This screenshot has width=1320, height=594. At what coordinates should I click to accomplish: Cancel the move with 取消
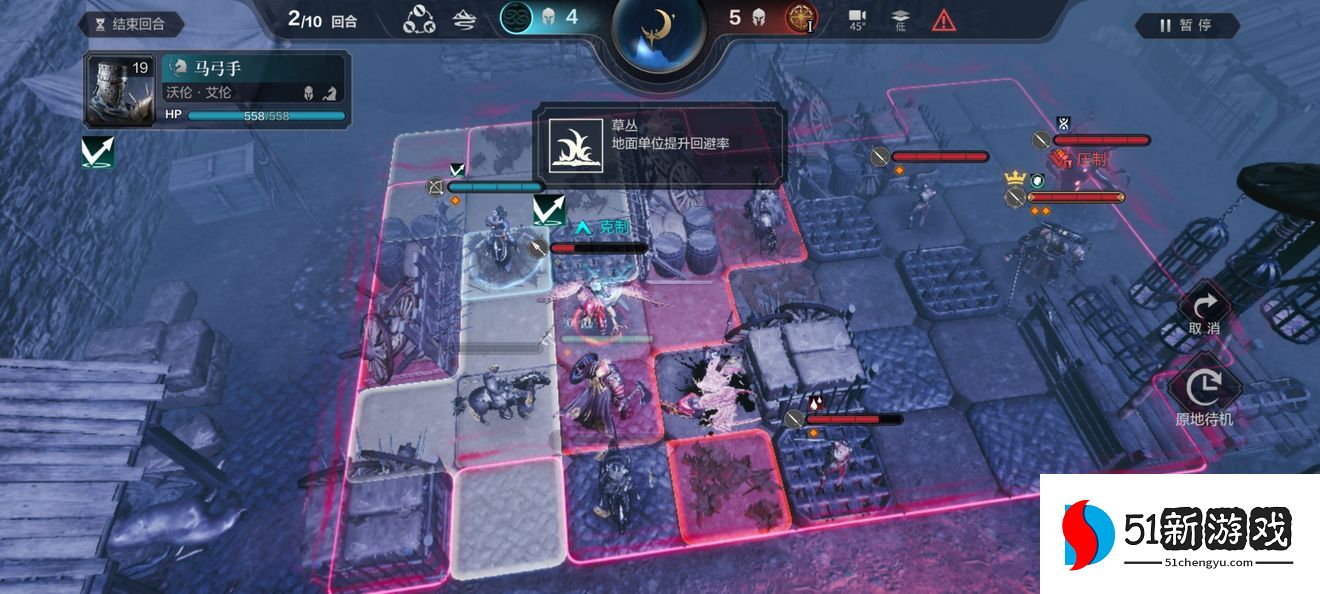pyautogui.click(x=1203, y=312)
